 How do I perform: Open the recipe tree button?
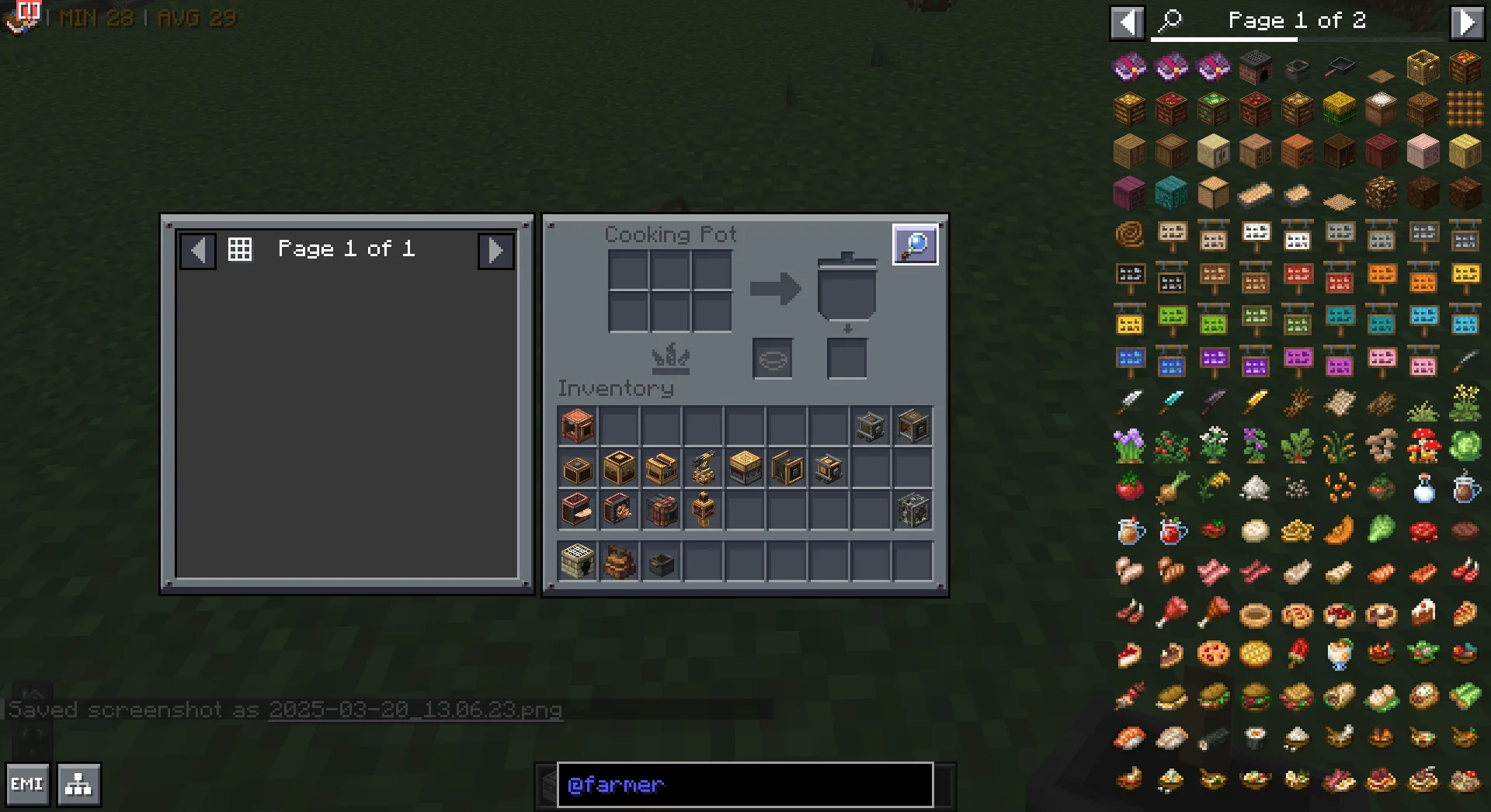[78, 784]
